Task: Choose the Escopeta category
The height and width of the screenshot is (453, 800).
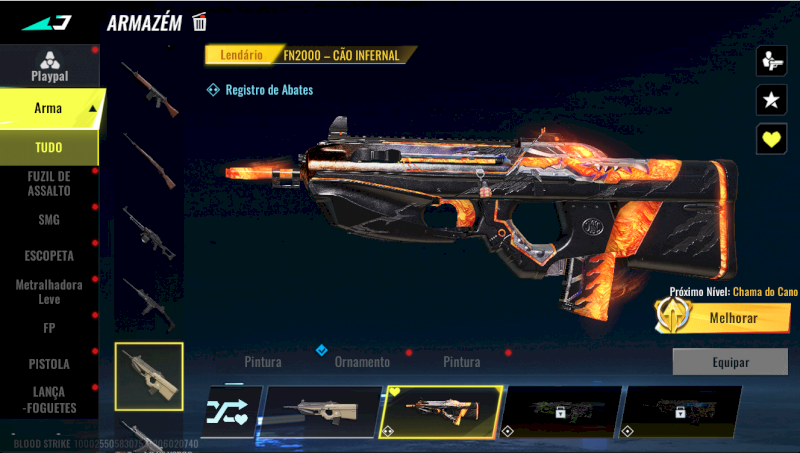Action: (x=49, y=256)
